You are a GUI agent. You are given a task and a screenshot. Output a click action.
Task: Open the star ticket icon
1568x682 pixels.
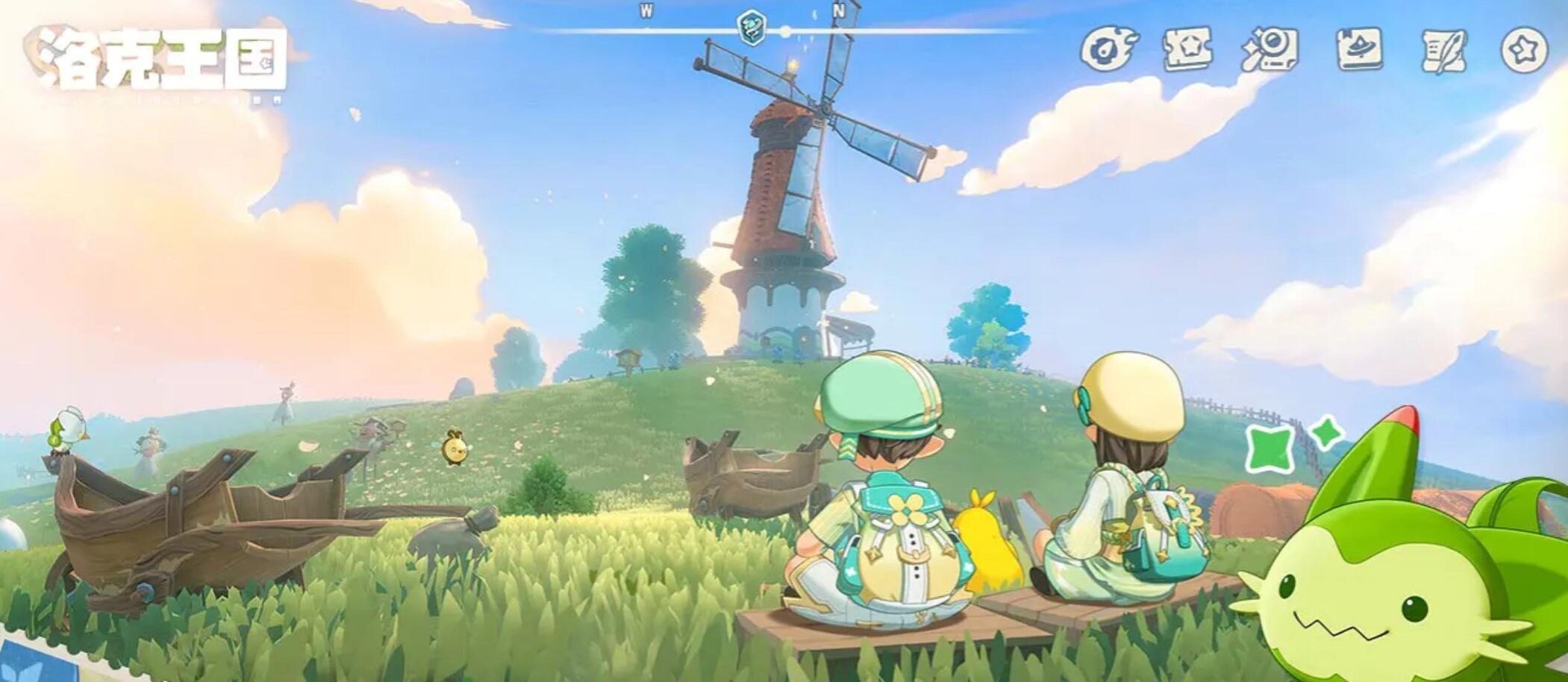1187,49
